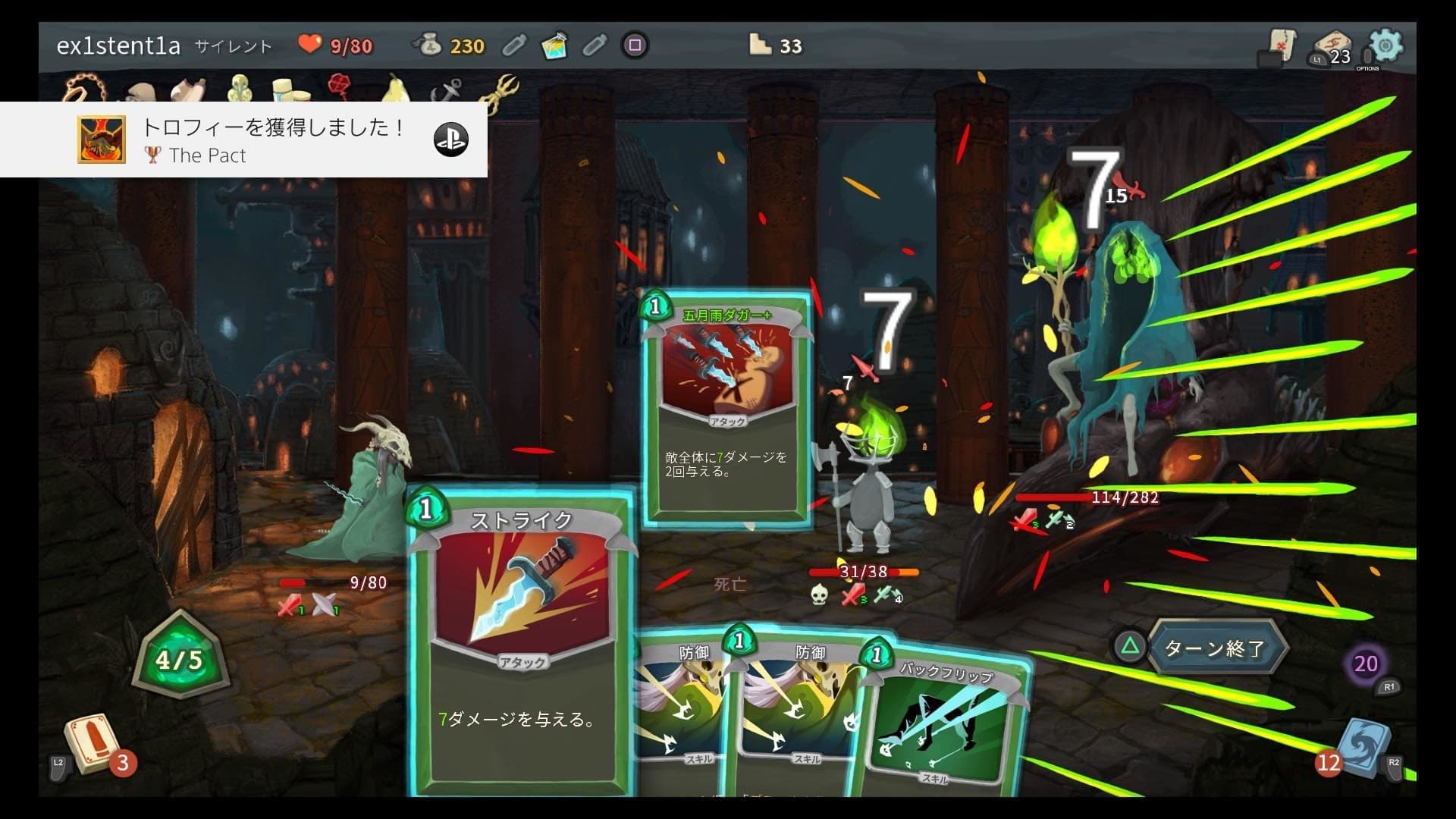Use the filled potion bottle
1456x819 pixels.
click(x=555, y=46)
